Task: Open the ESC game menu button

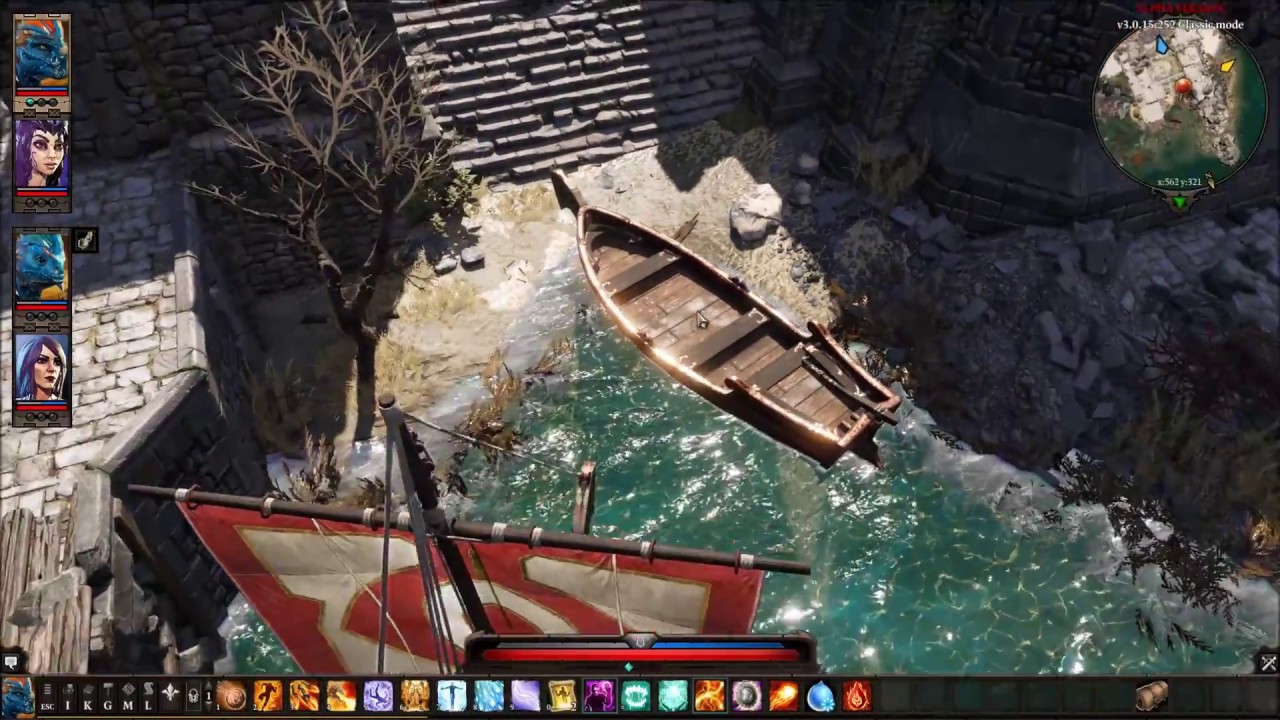Action: tap(47, 696)
